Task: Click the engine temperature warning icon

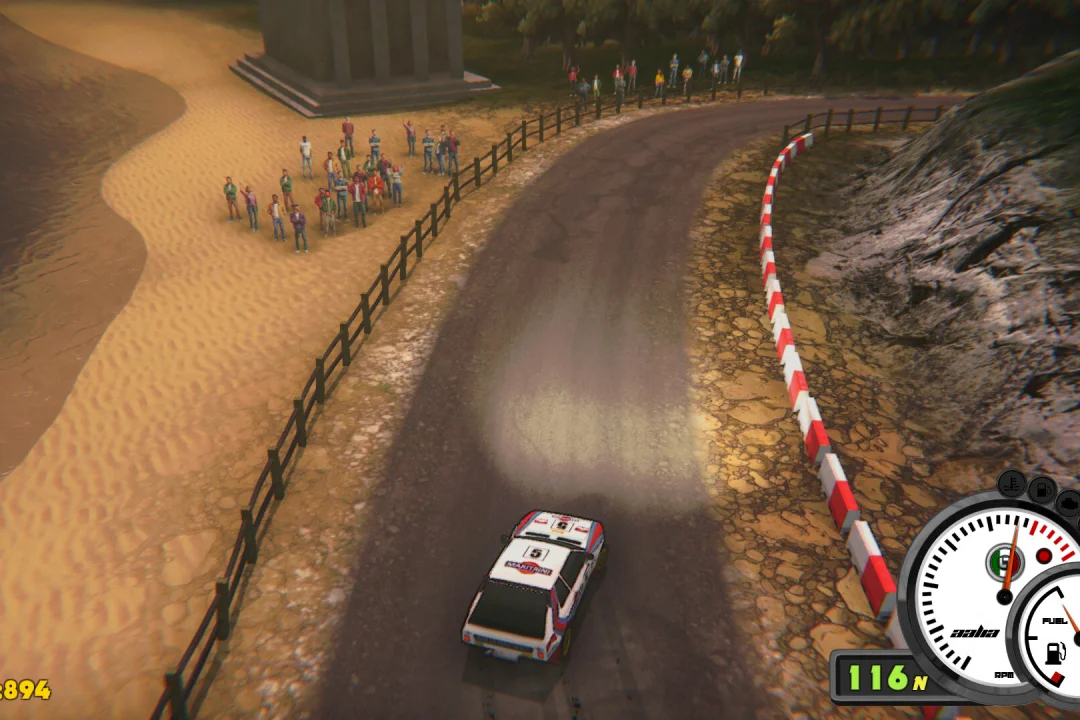Action: pos(1012,483)
